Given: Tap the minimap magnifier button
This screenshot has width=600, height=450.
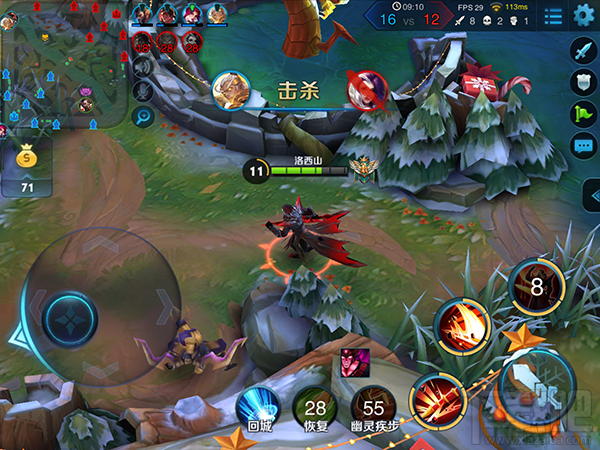Looking at the screenshot, I should [142, 116].
